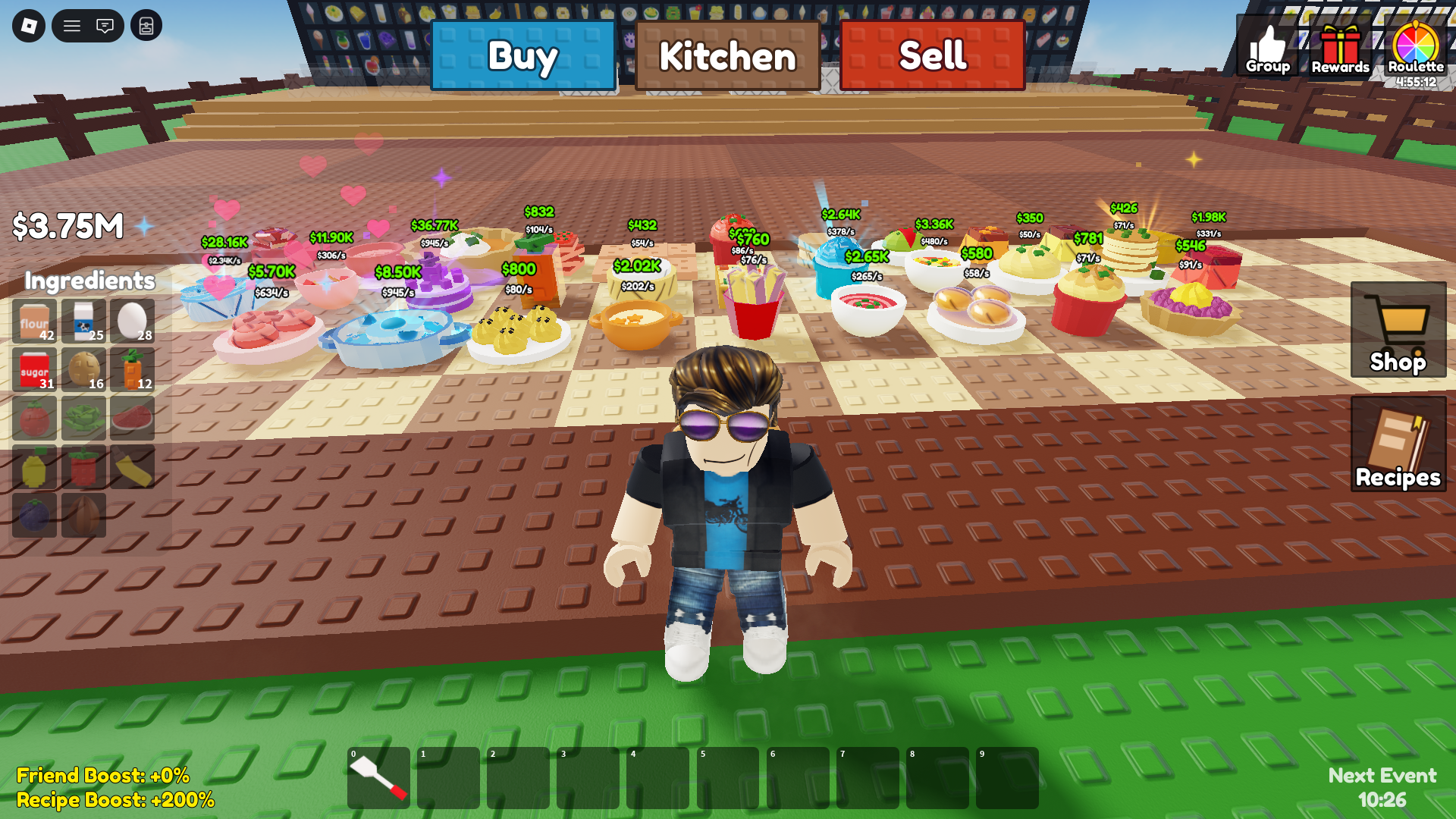Select the carrot ingredient
This screenshot has height=819, width=1456.
point(132,371)
